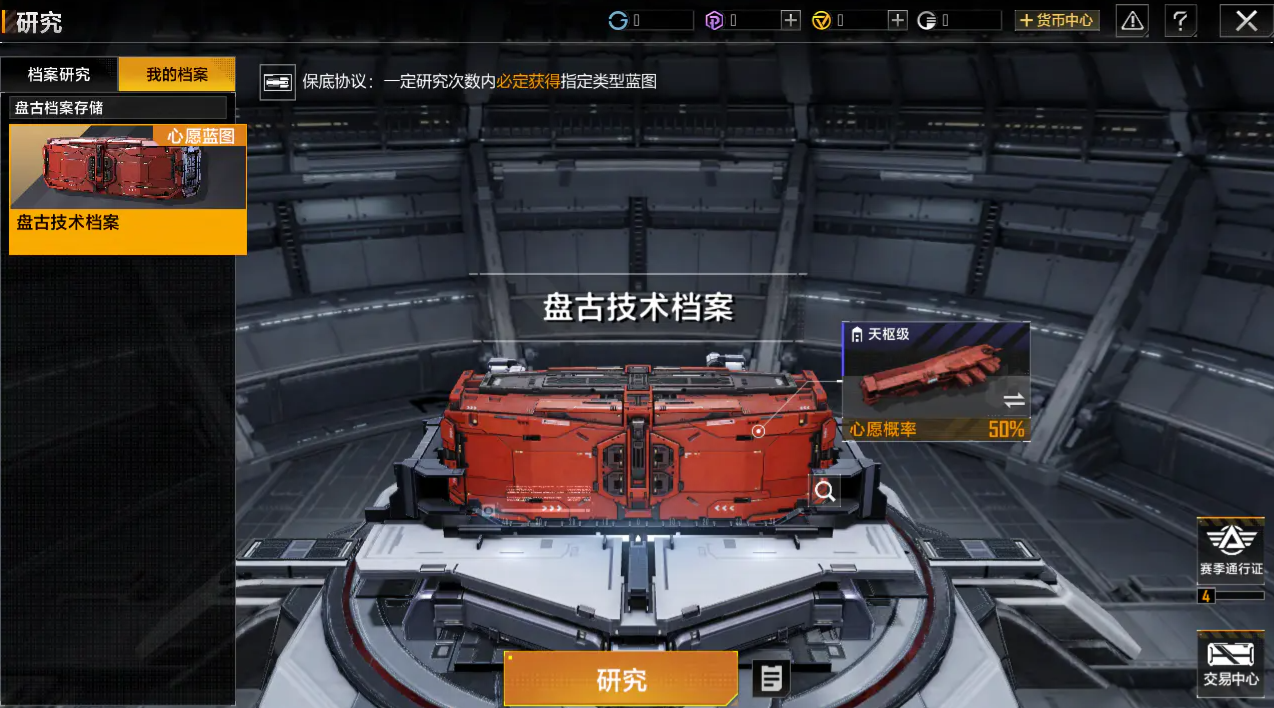Click the warning triangle icon
The width and height of the screenshot is (1274, 708).
click(x=1132, y=20)
